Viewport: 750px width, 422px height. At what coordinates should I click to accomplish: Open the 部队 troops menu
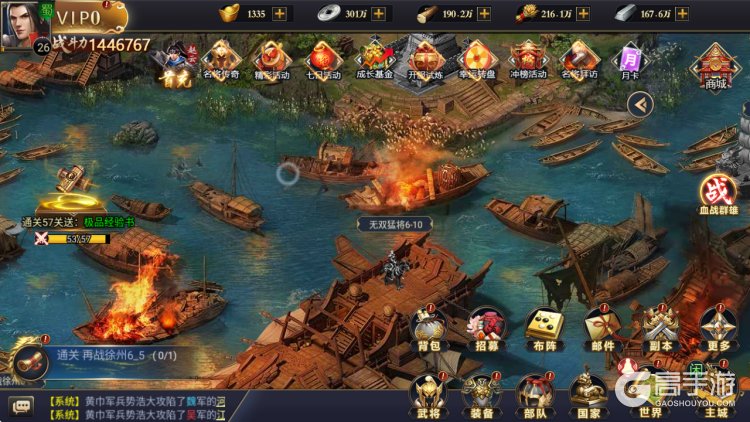click(x=535, y=394)
